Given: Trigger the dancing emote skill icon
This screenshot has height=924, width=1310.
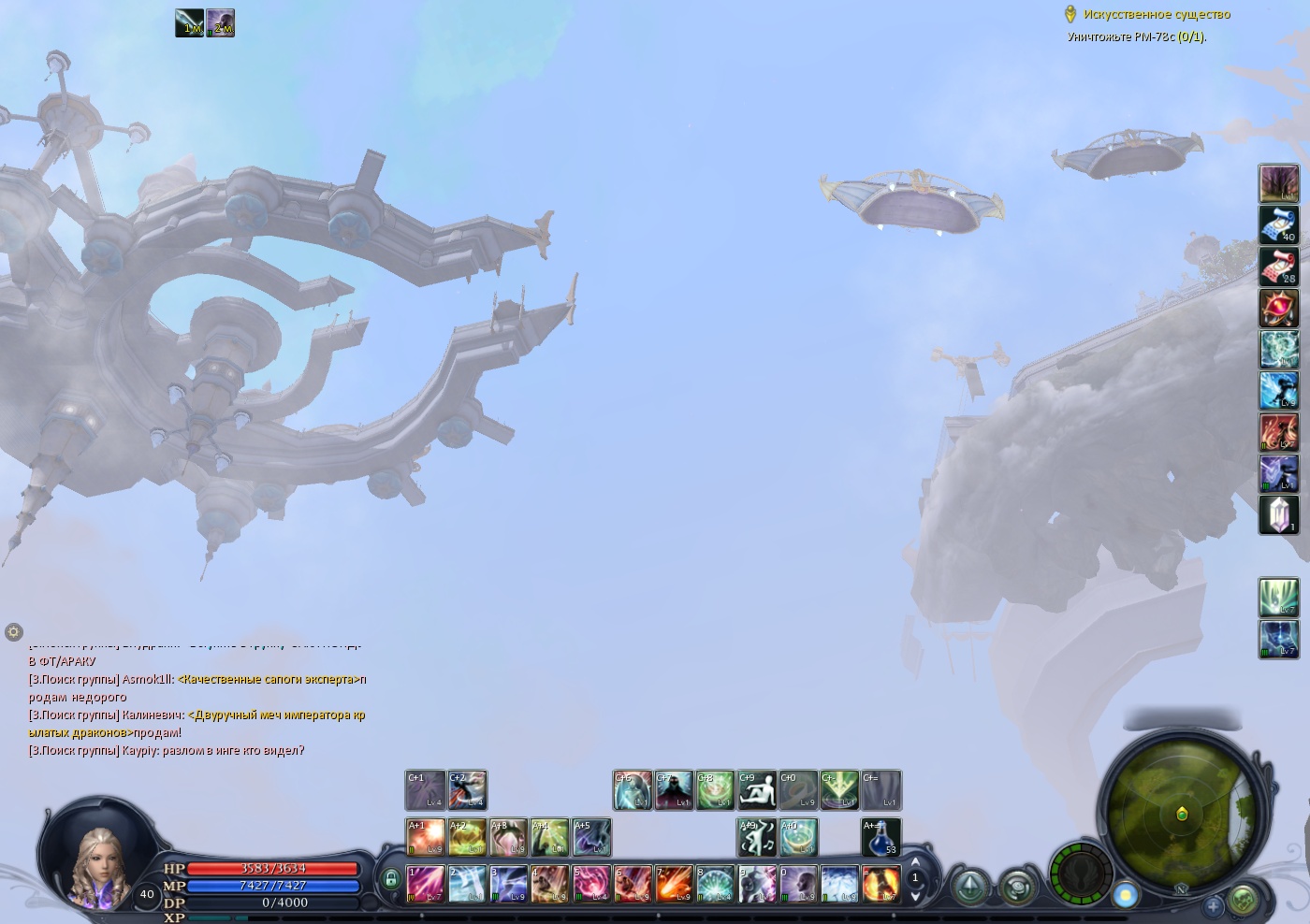Looking at the screenshot, I should (756, 837).
